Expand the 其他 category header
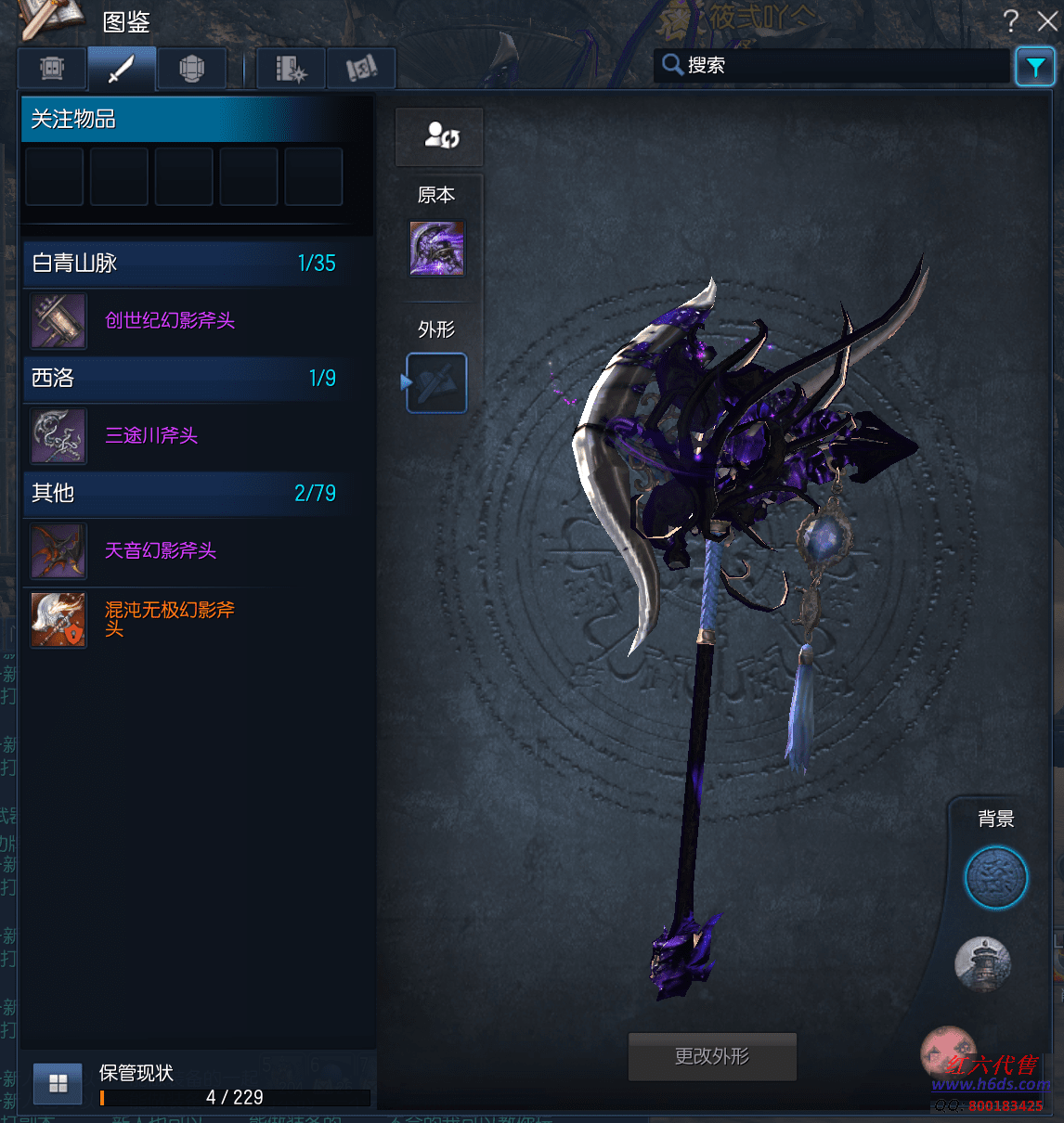 click(x=184, y=494)
